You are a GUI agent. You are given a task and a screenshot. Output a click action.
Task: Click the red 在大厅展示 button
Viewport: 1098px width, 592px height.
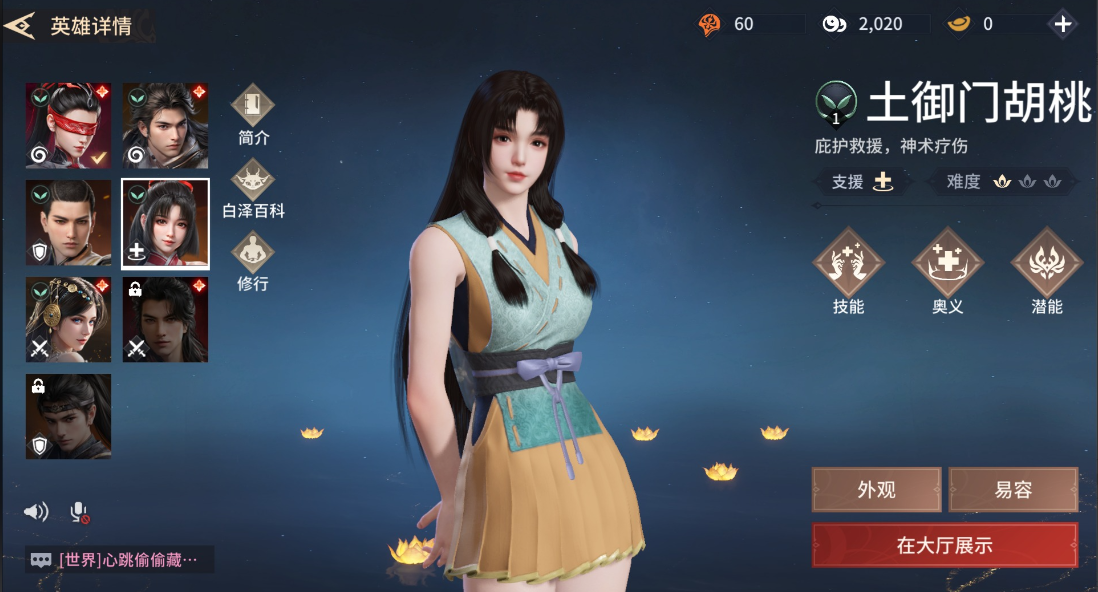pyautogui.click(x=944, y=545)
